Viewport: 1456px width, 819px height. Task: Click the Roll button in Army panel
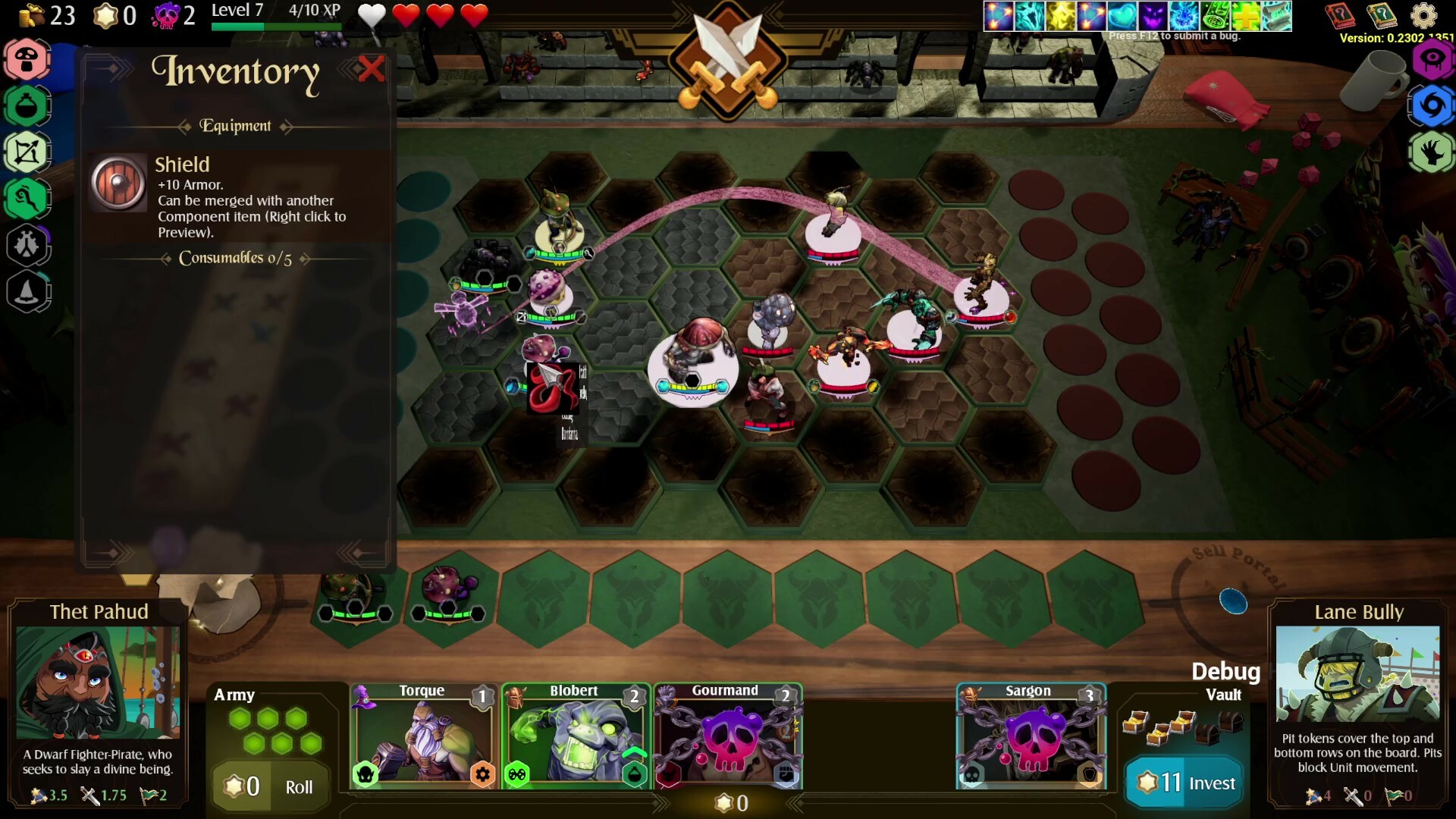point(299,787)
